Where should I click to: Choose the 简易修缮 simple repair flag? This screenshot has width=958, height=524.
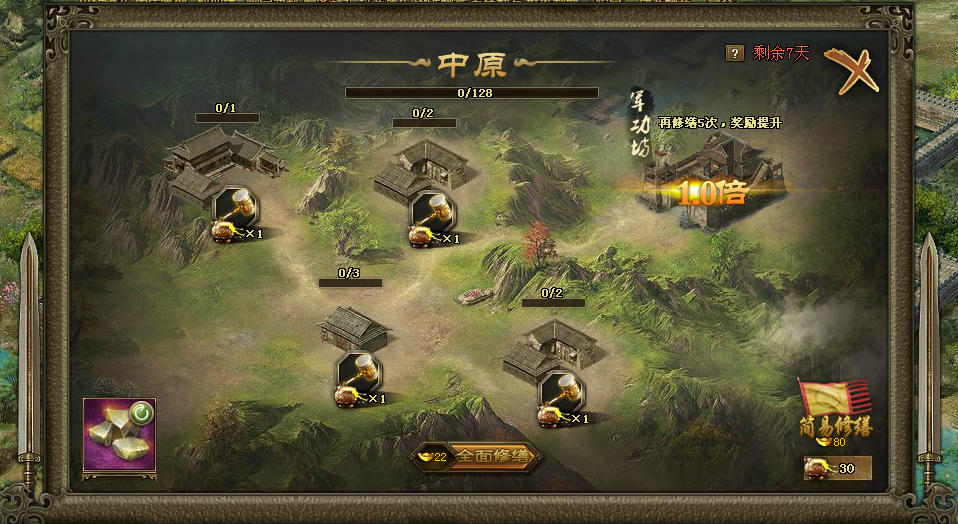(x=833, y=411)
